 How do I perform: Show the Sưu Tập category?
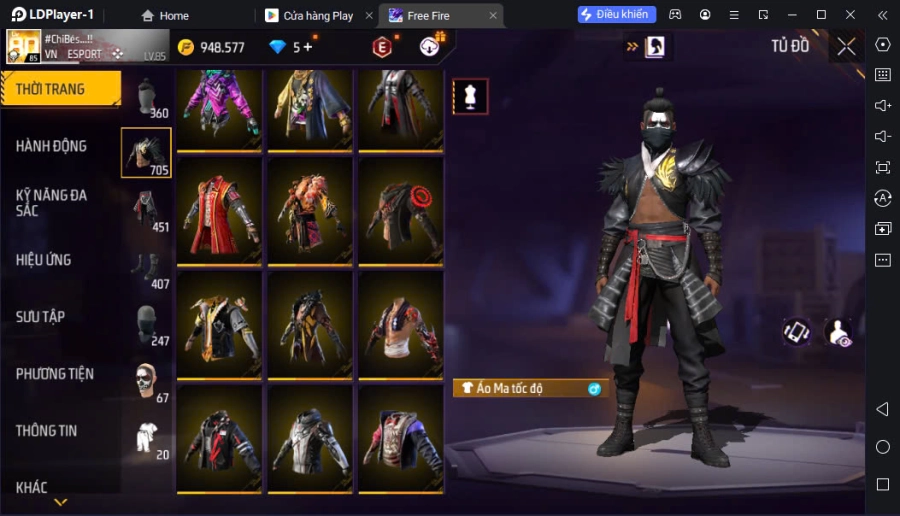tap(41, 317)
